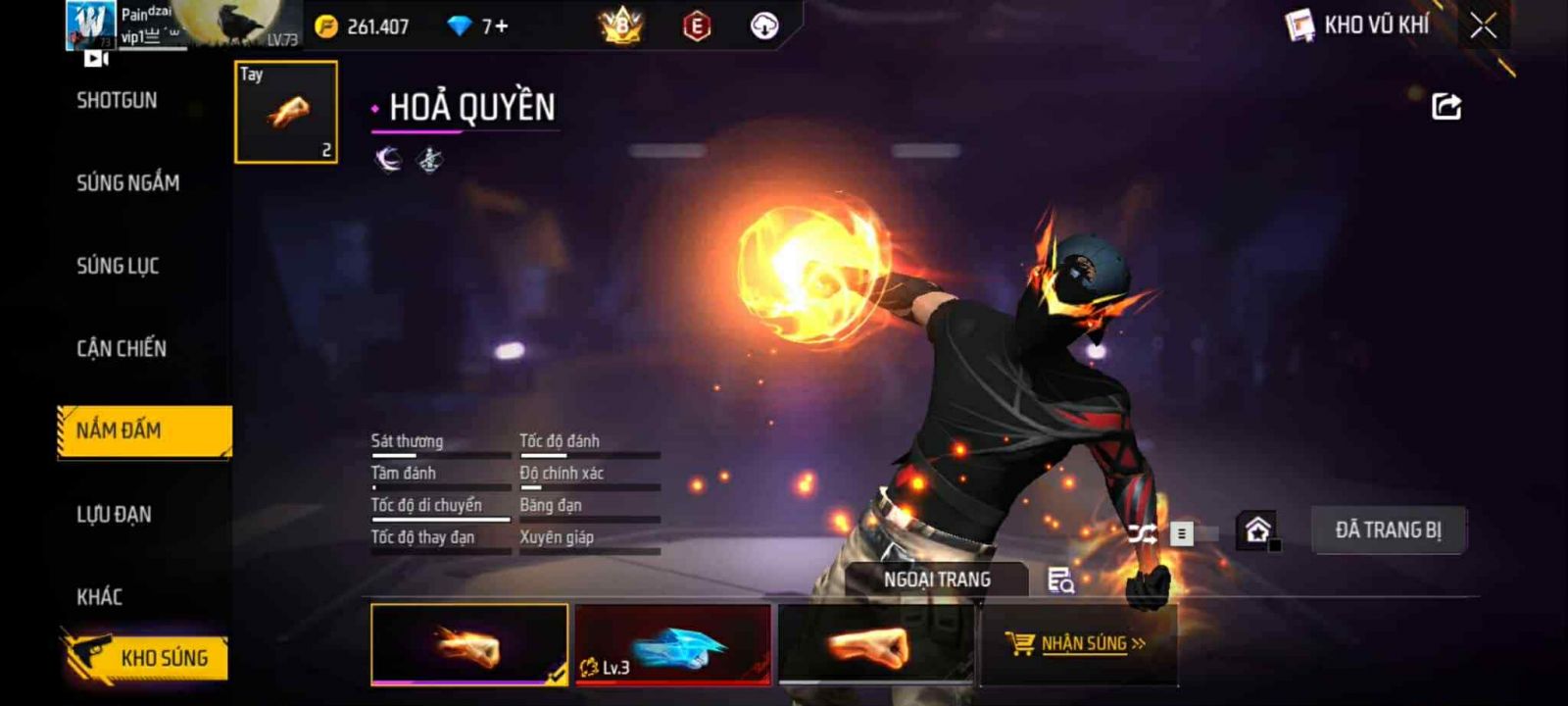
Task: Open the skin preview search icon
Action: click(x=1060, y=580)
